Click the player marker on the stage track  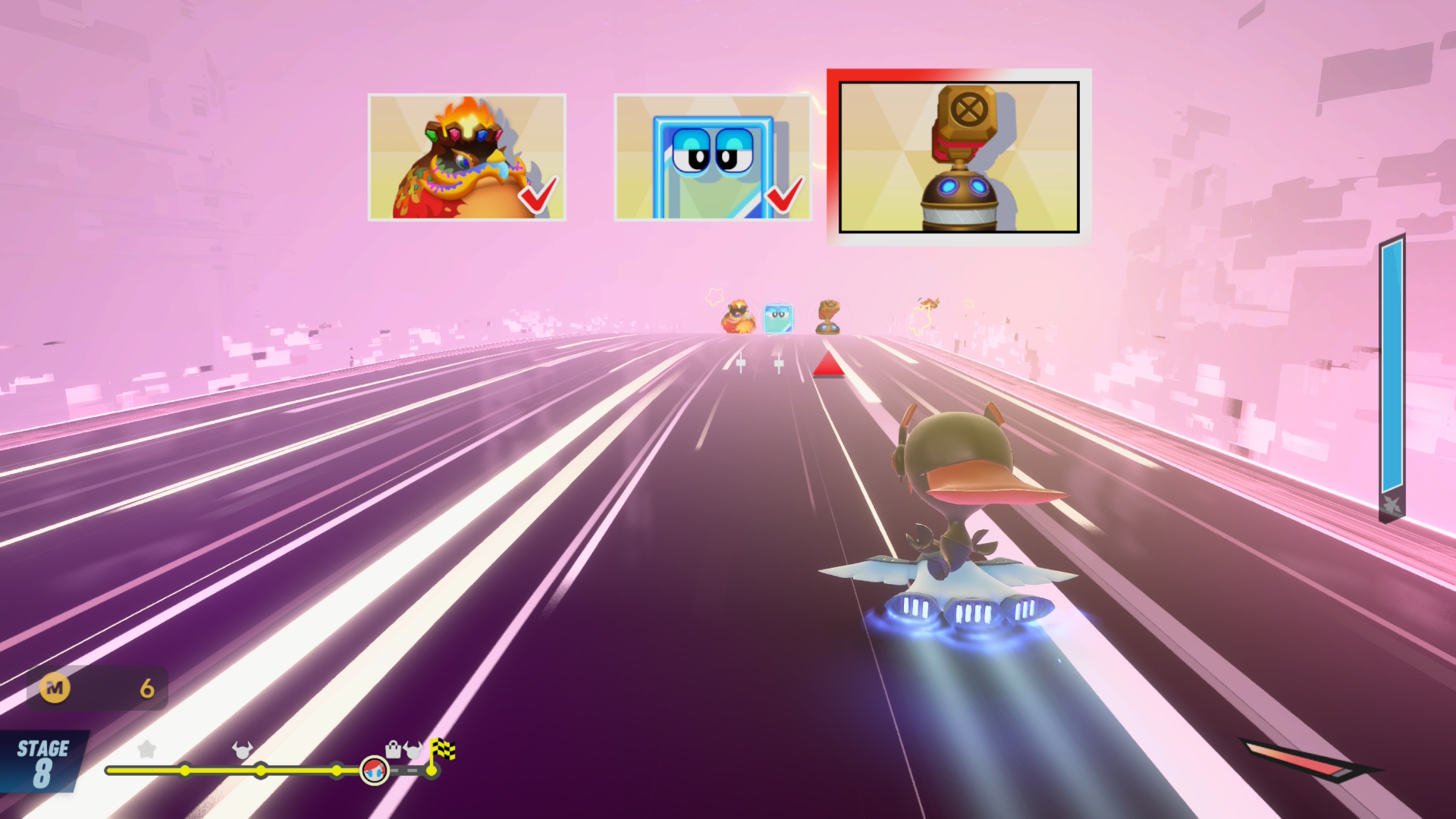[x=374, y=770]
